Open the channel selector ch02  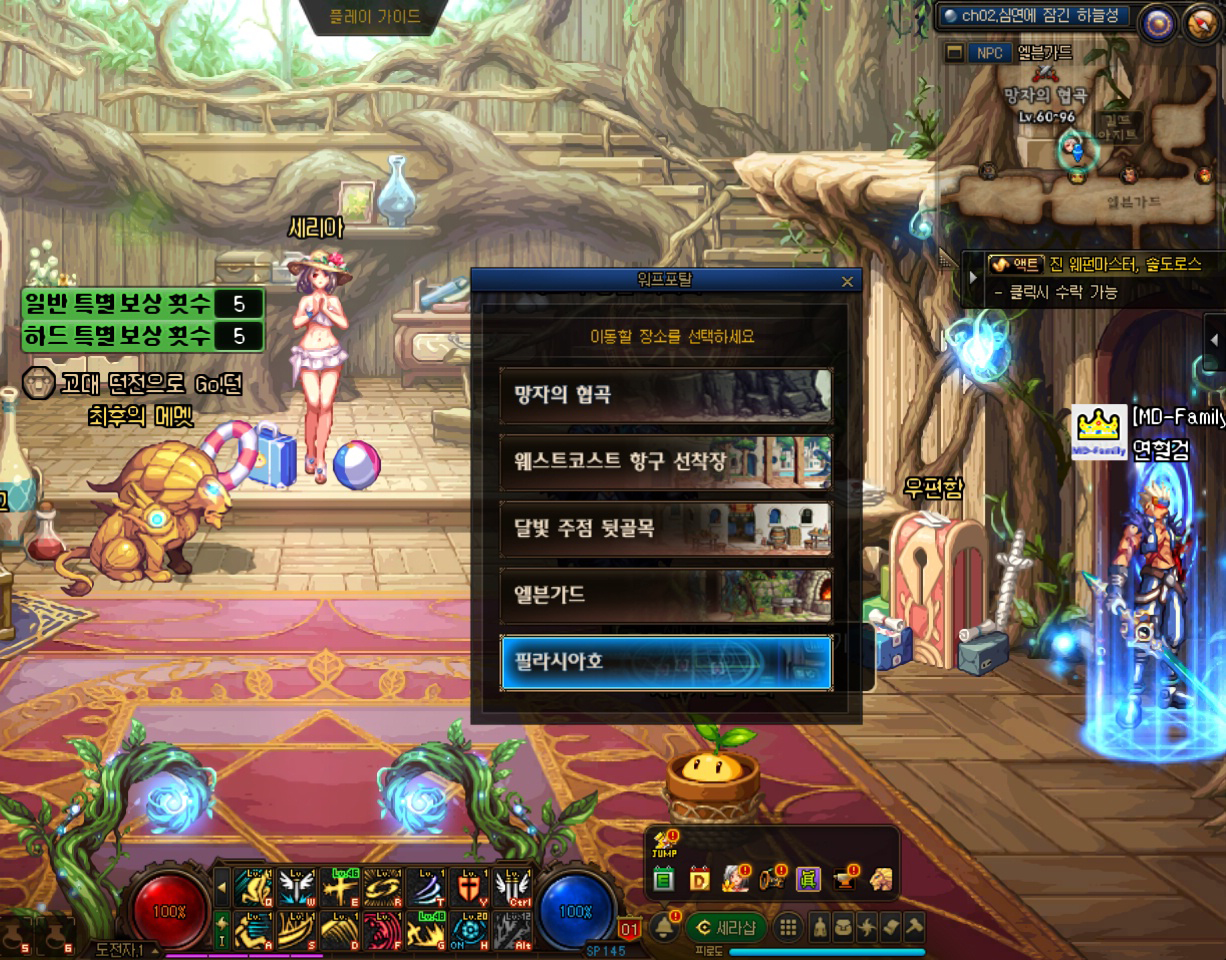(x=1032, y=15)
